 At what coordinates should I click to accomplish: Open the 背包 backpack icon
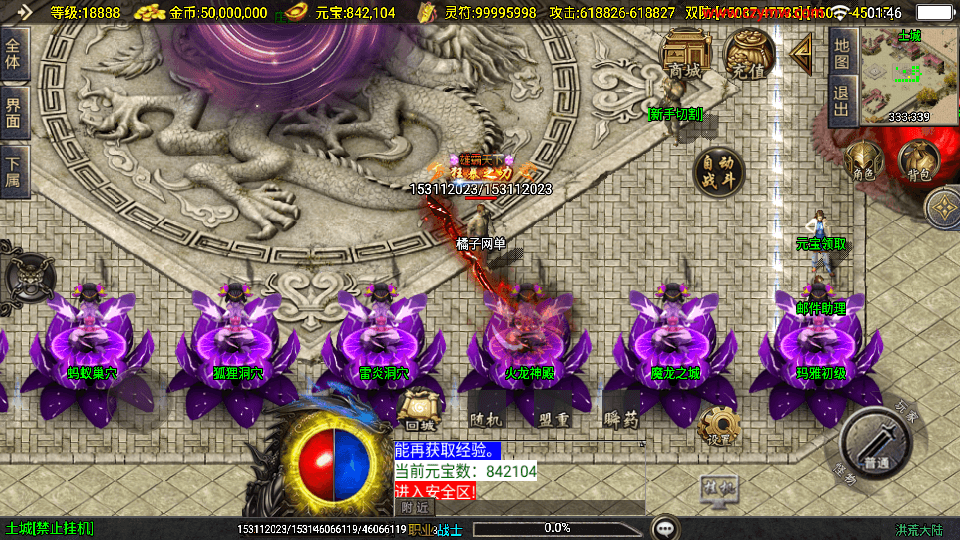916,162
